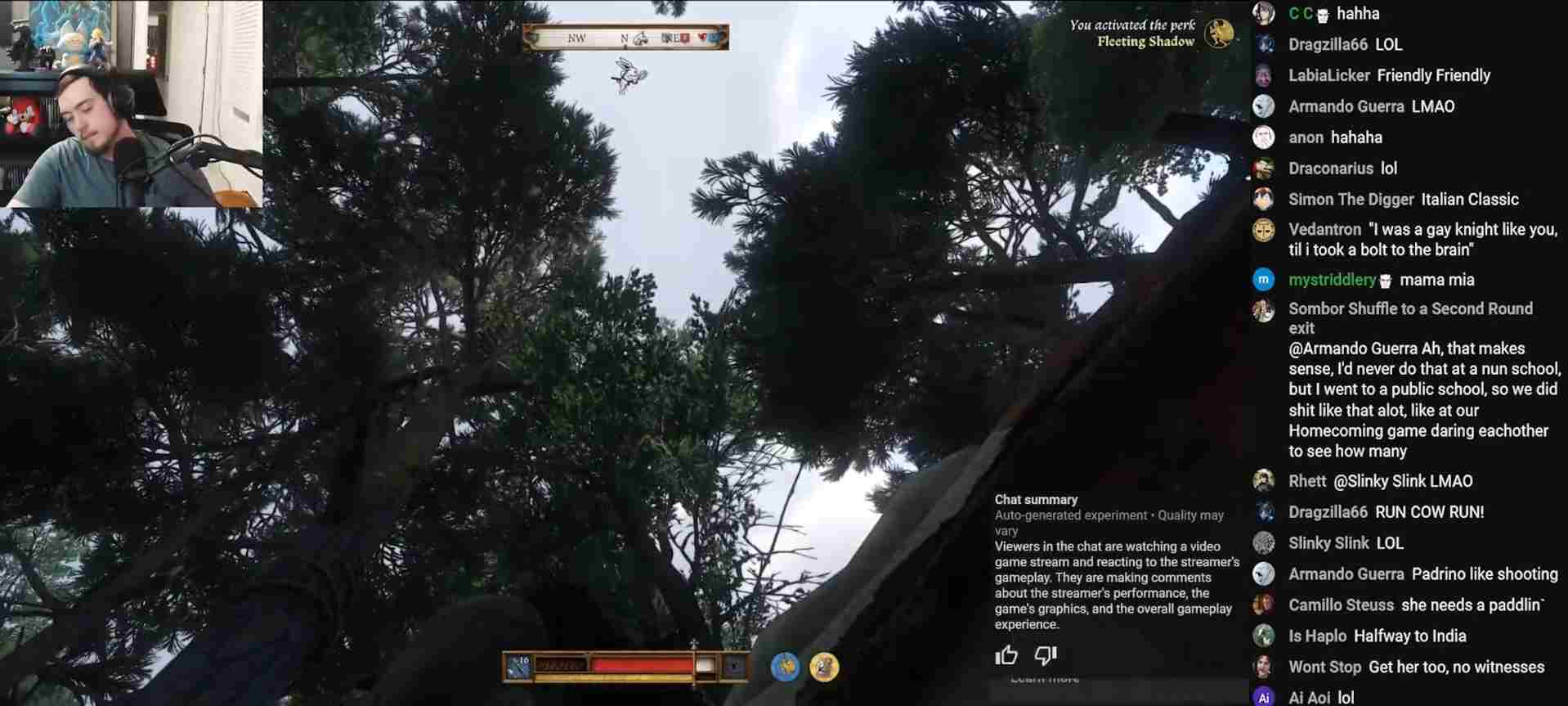Click the red shield marker on compass
Image resolution: width=1568 pixels, height=706 pixels.
coord(684,38)
